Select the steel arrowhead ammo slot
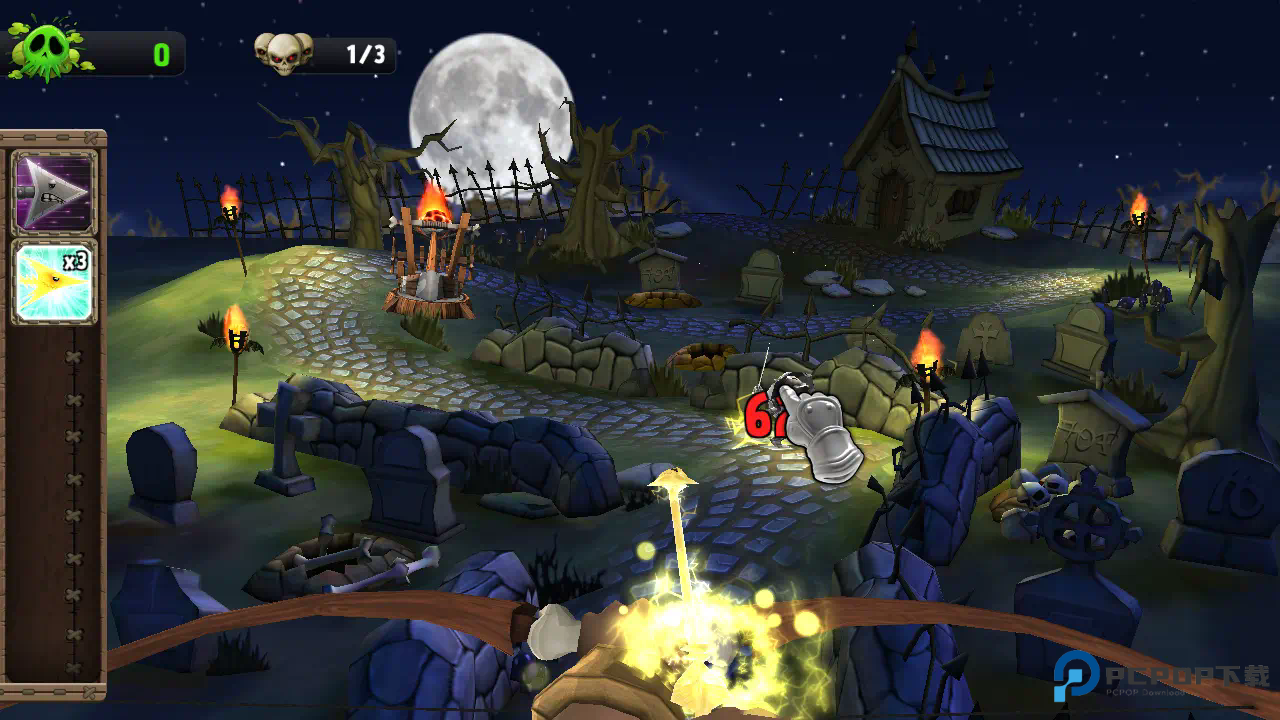 pyautogui.click(x=54, y=193)
